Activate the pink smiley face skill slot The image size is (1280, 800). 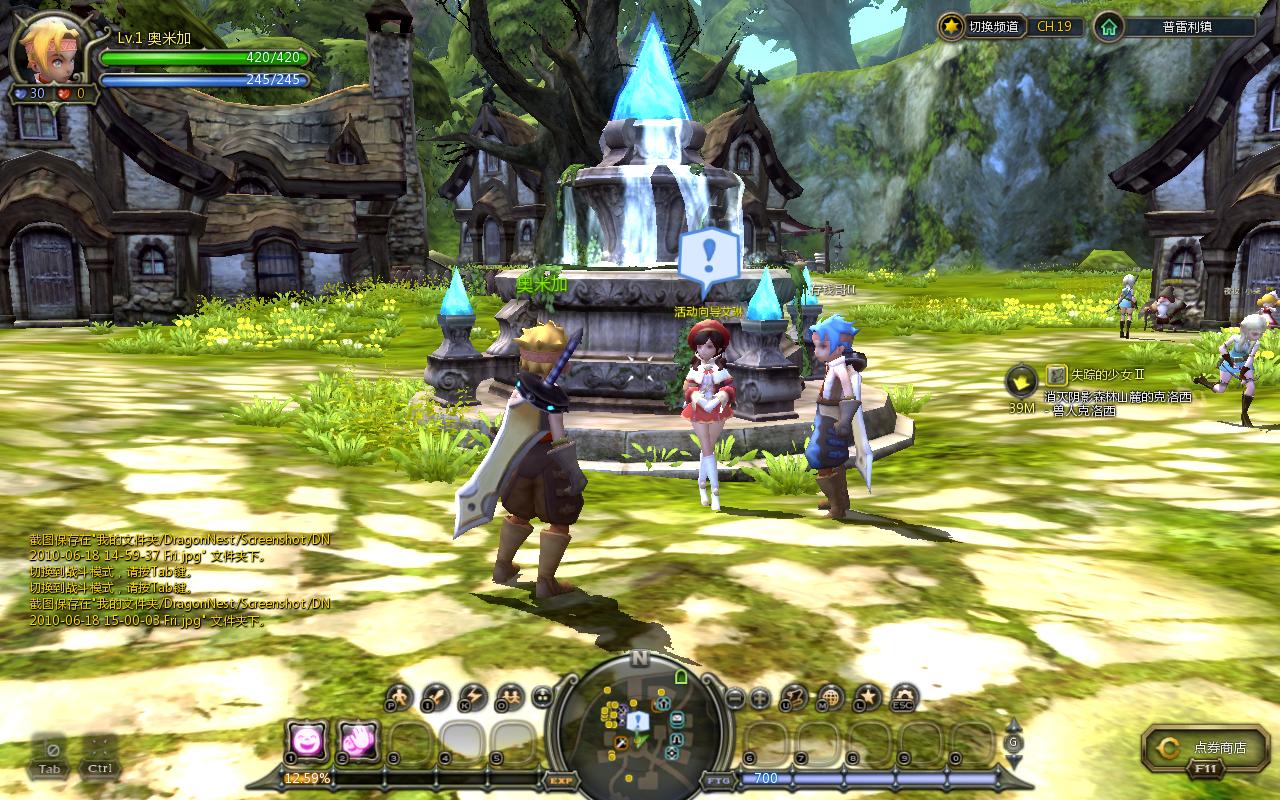pos(307,740)
